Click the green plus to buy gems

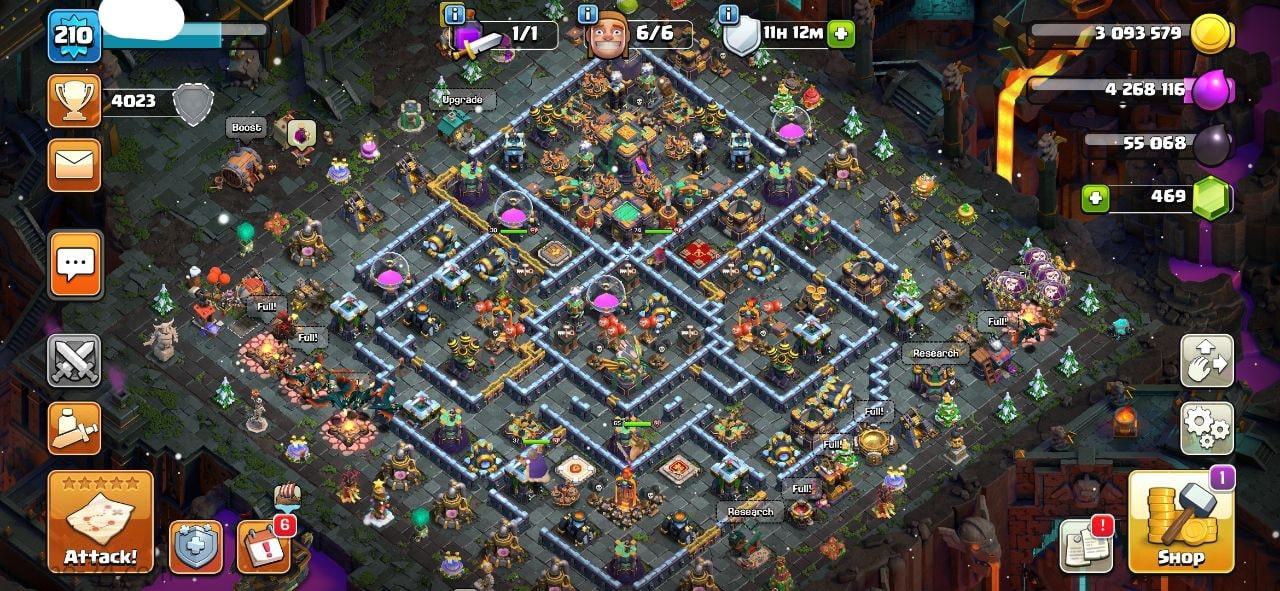[1095, 197]
